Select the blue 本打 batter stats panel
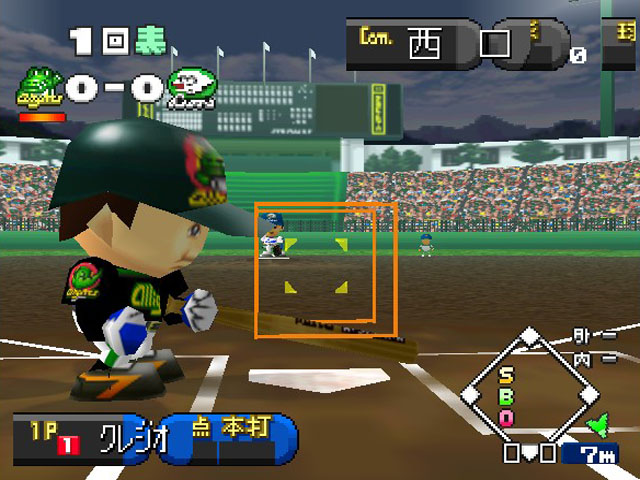 (231, 438)
